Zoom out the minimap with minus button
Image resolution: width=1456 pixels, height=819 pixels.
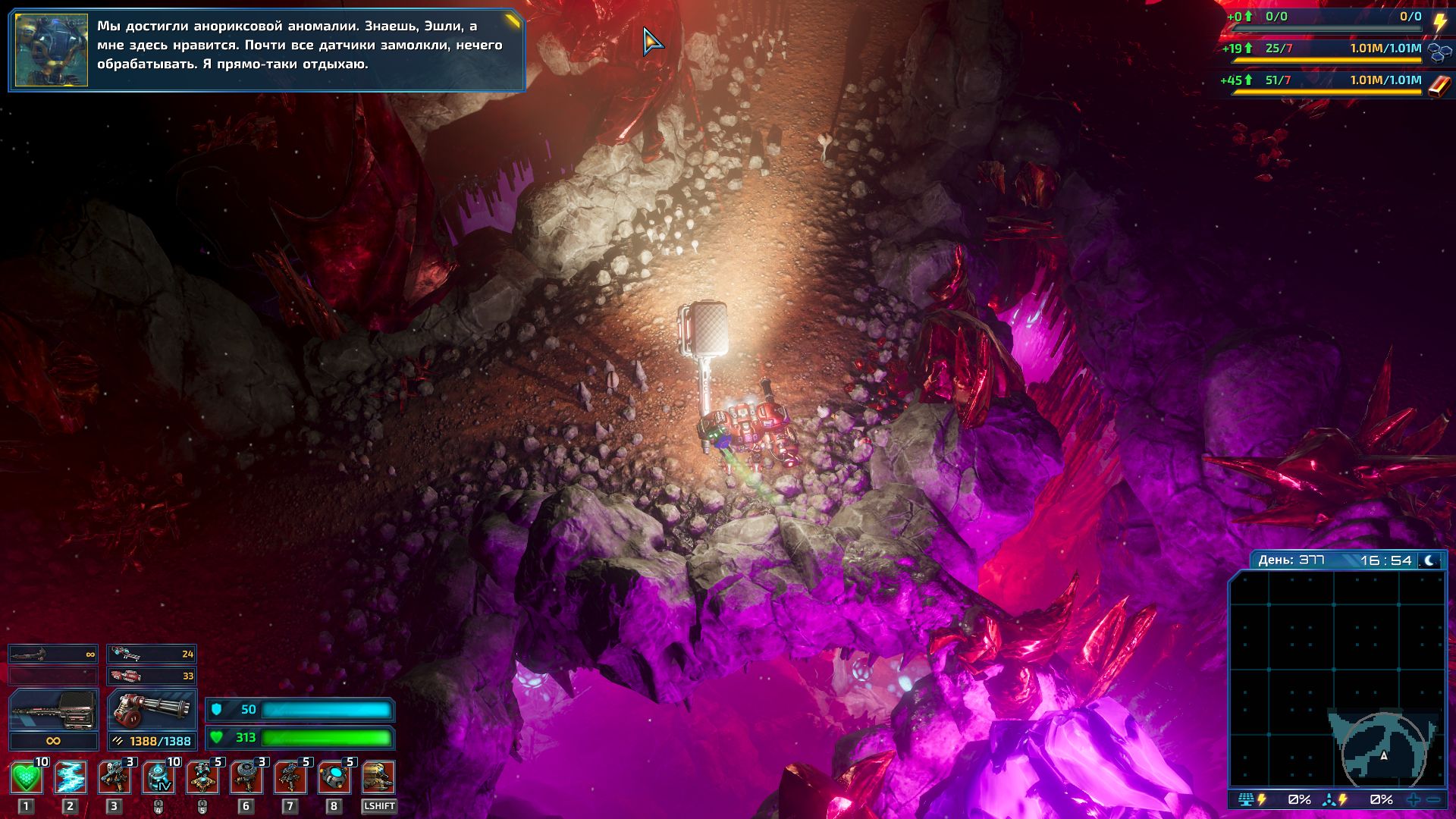[x=1433, y=799]
